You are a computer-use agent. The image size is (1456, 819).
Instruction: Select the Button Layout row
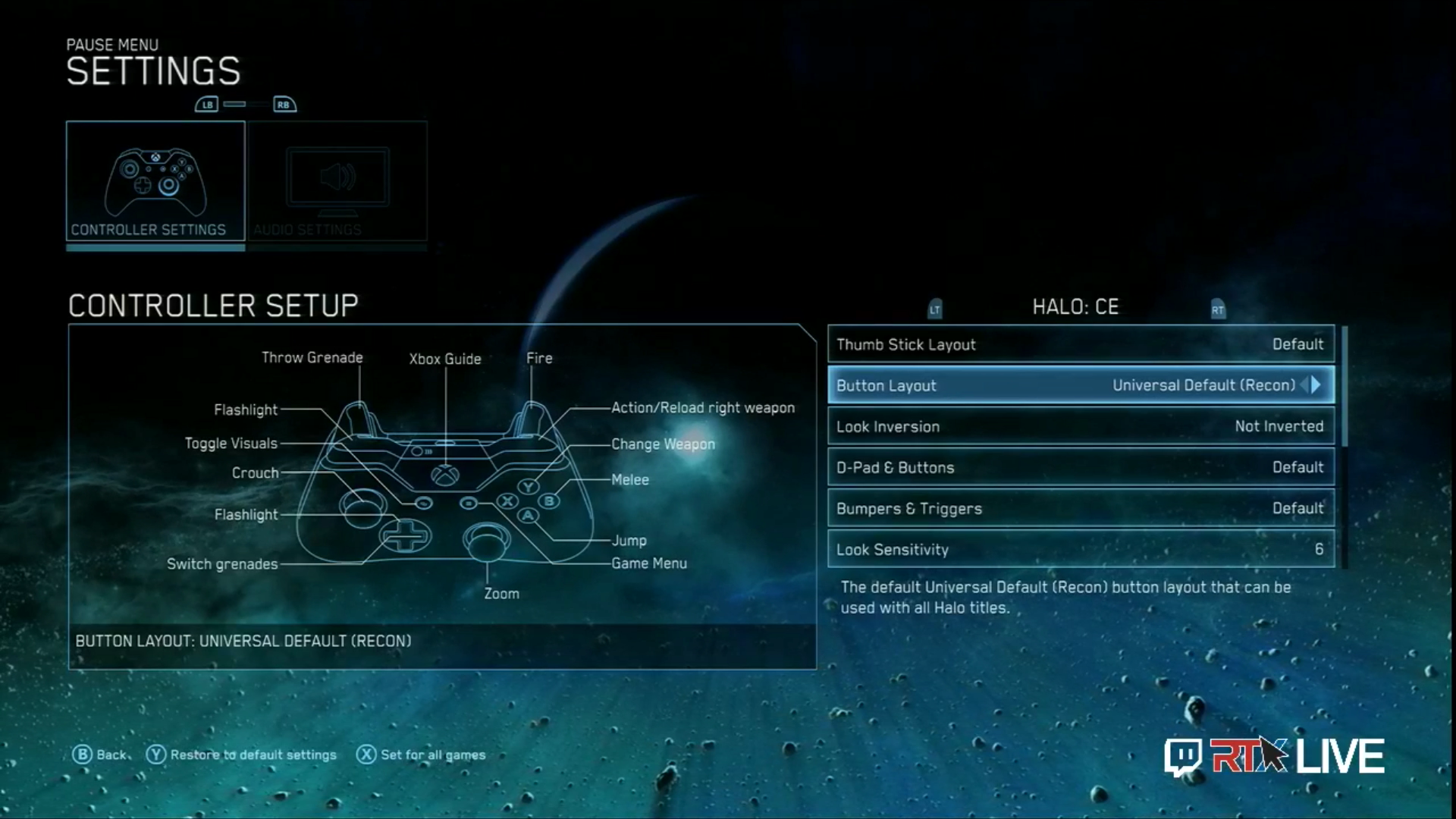[1062, 385]
